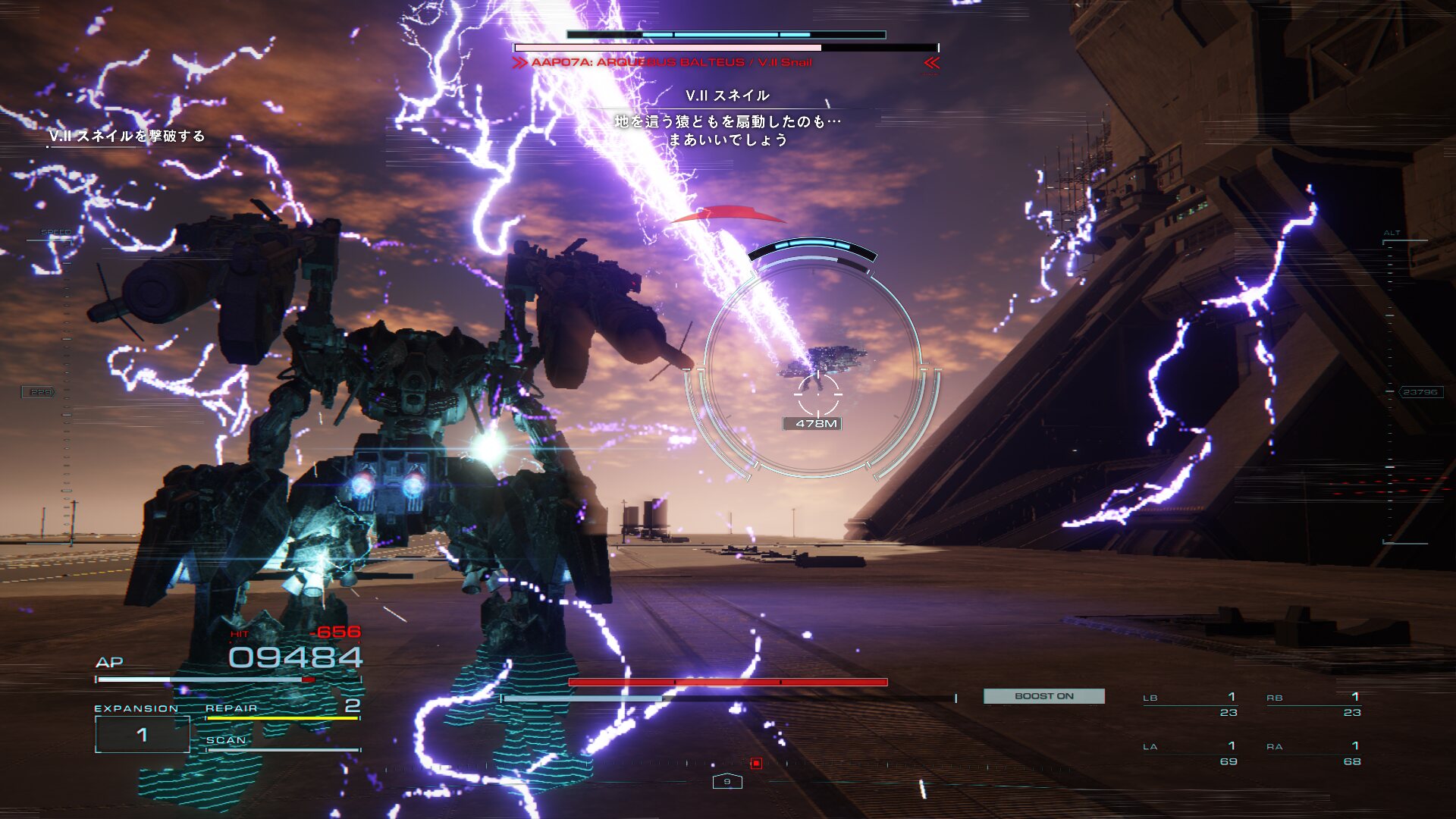Toggle the BOOST ON indicator

tap(1043, 696)
